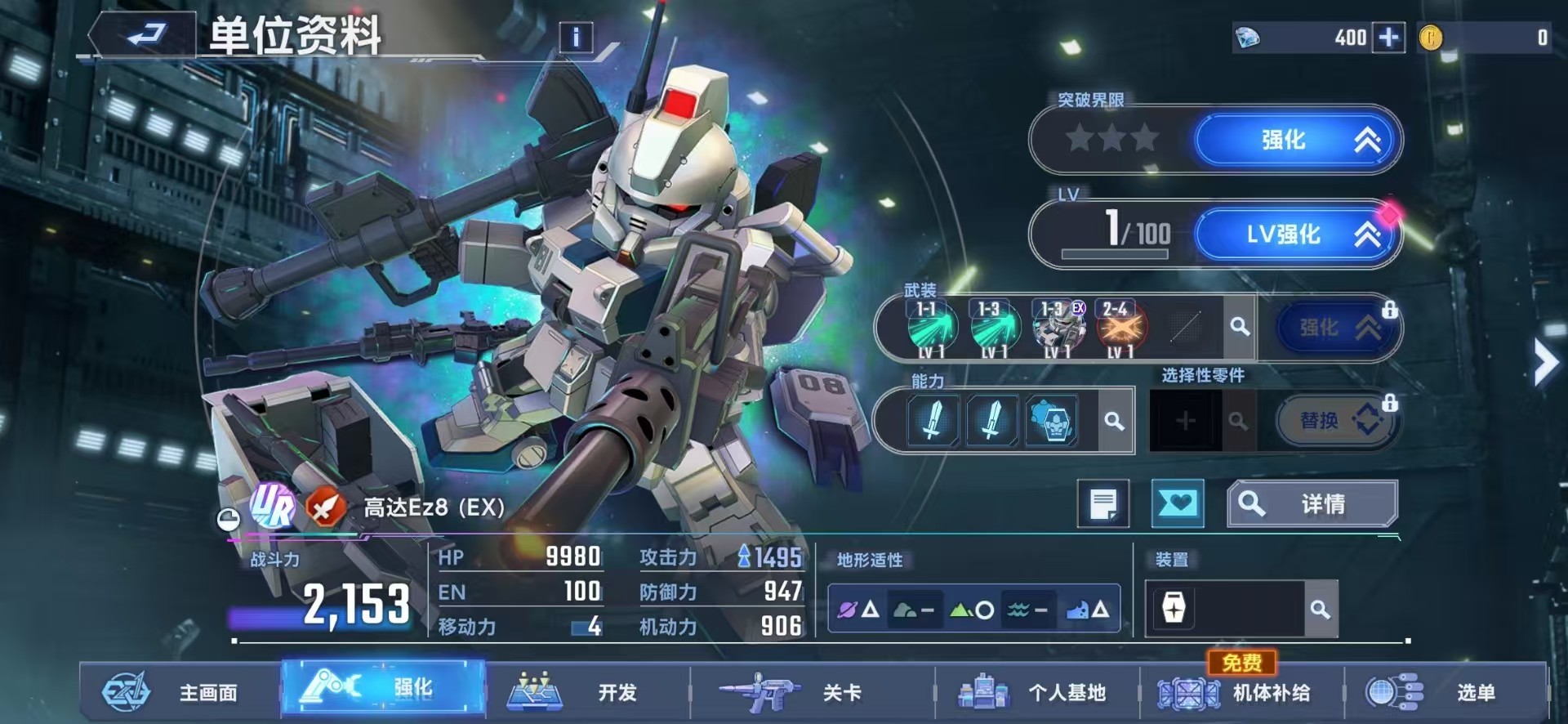Click the heart favorite icon
Viewport: 1568px width, 724px height.
[1176, 503]
